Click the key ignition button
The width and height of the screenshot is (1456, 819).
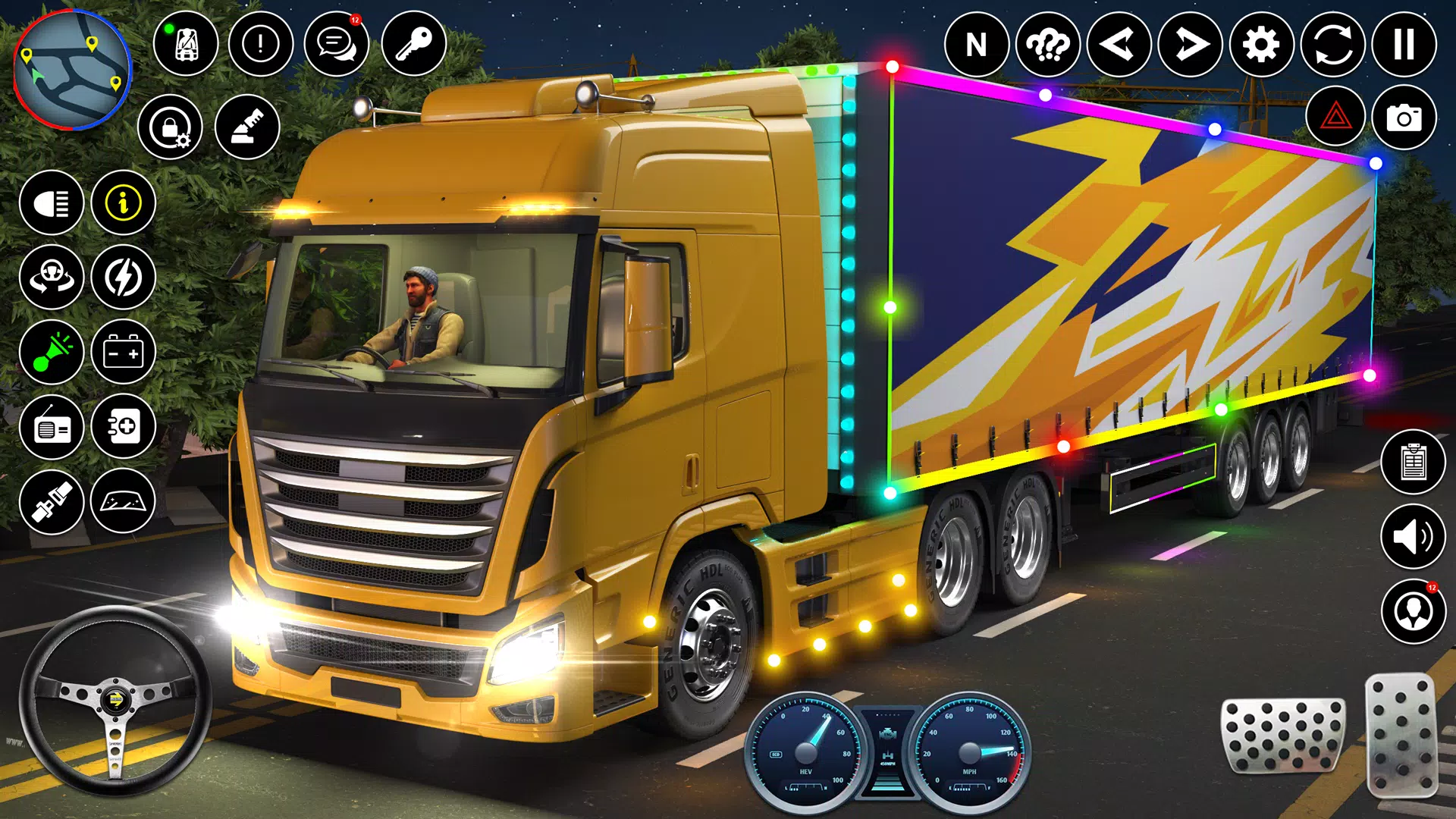413,44
